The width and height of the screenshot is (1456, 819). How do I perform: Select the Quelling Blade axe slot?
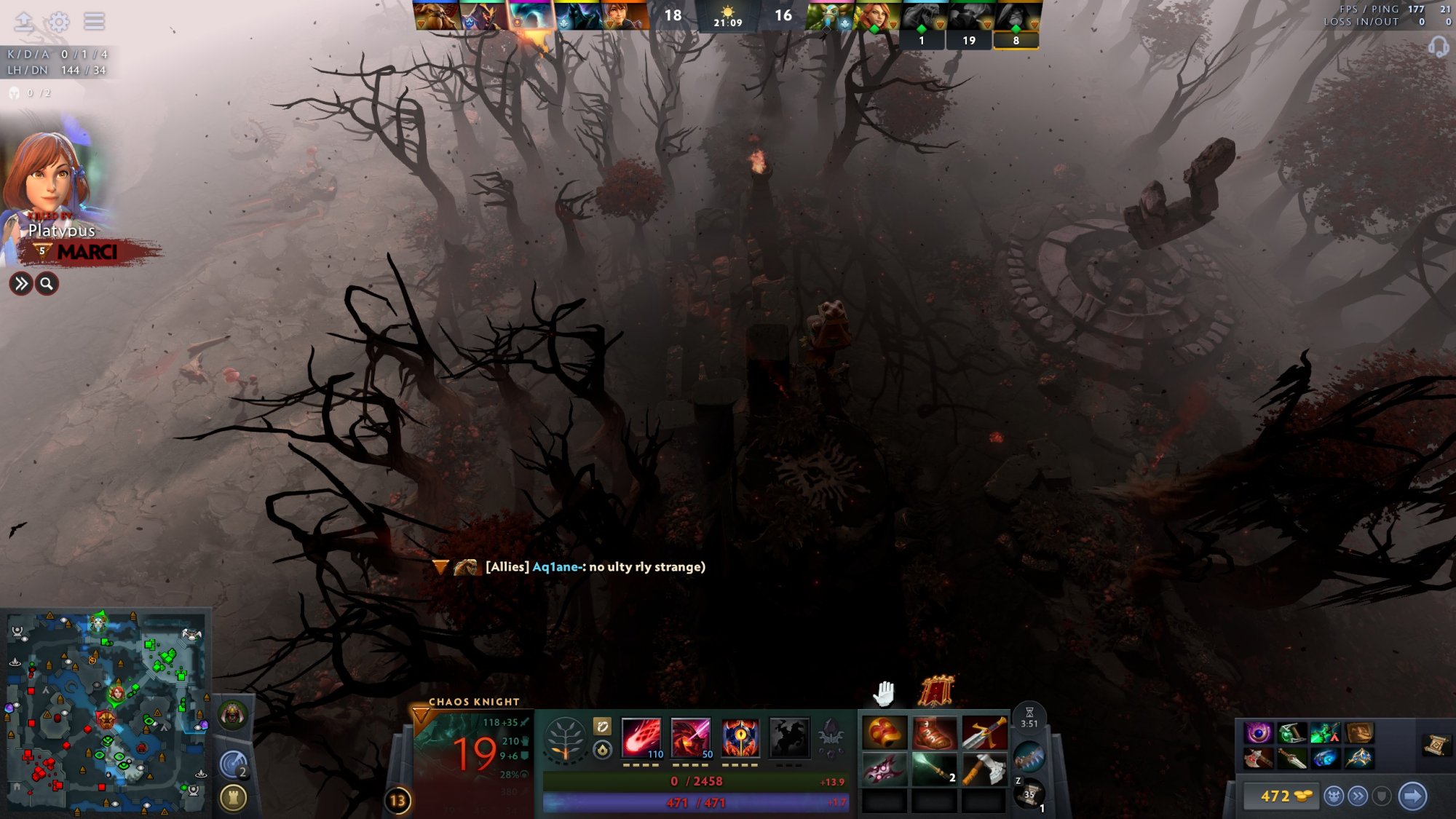click(984, 769)
